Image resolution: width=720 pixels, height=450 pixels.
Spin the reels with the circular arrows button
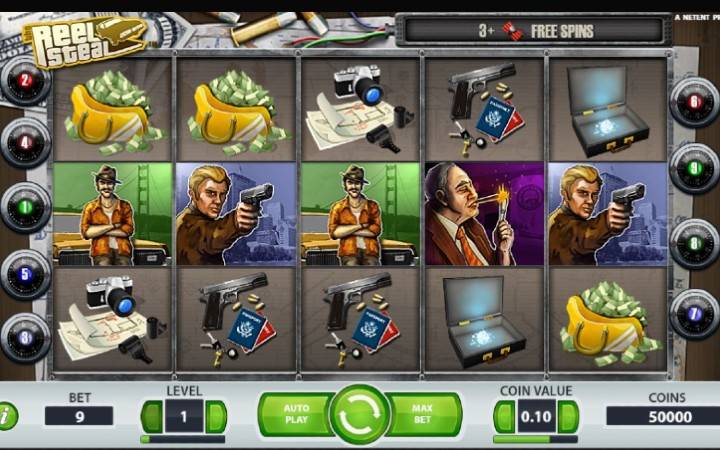click(359, 414)
